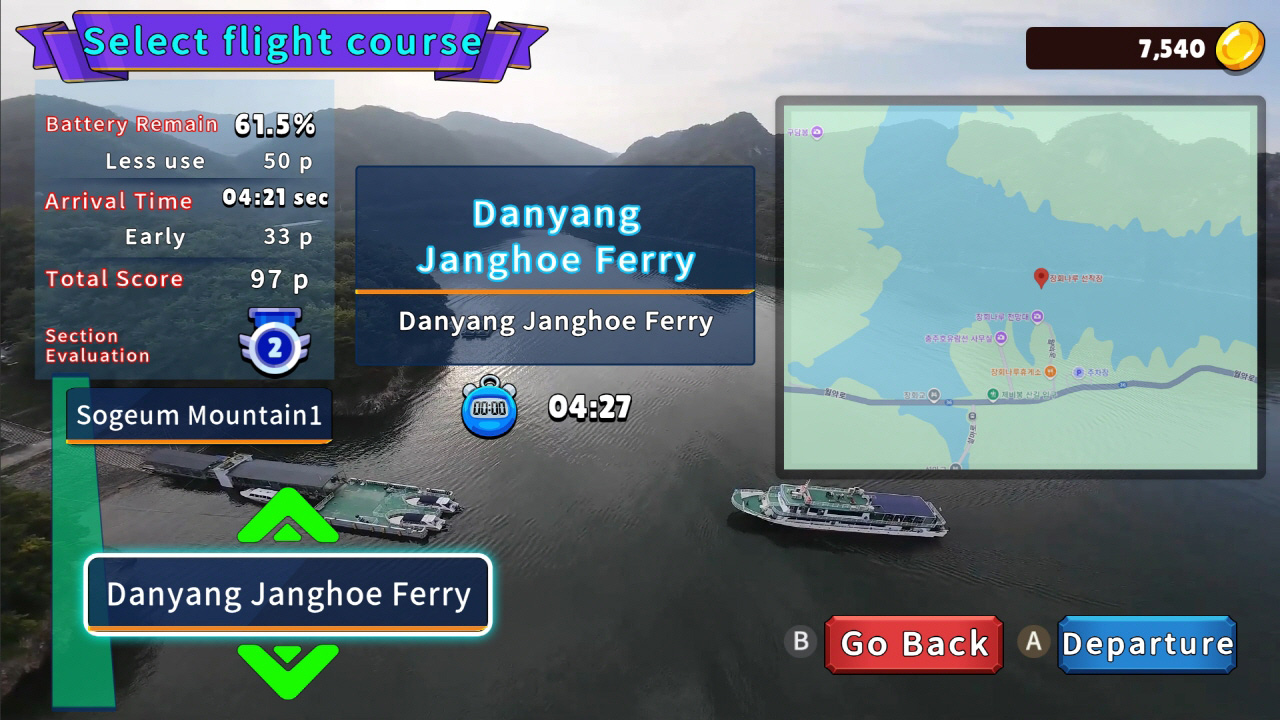1280x720 pixels.
Task: Start the flight with Departure
Action: click(x=1147, y=644)
